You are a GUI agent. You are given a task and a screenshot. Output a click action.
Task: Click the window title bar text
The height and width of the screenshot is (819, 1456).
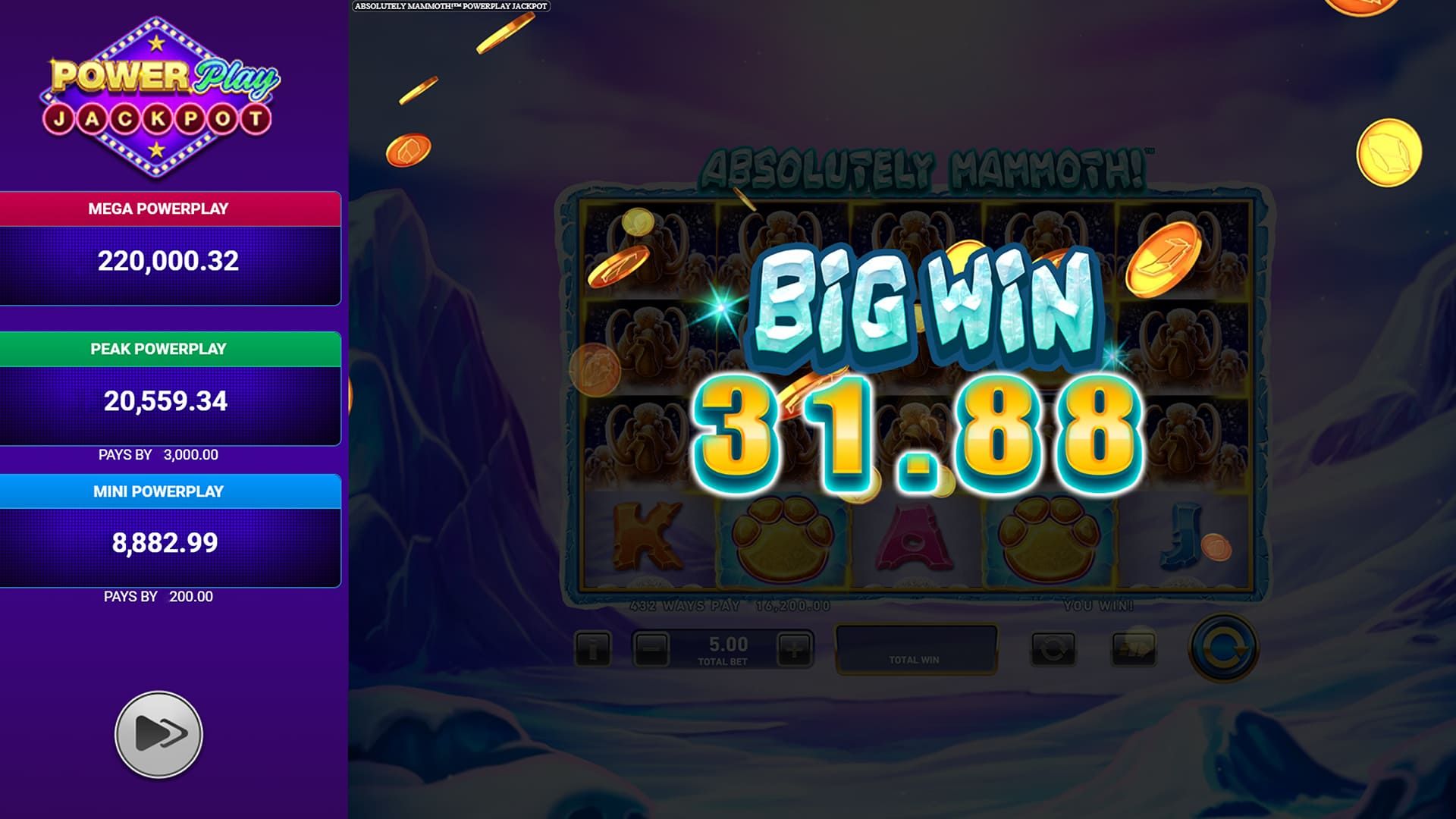(x=453, y=5)
